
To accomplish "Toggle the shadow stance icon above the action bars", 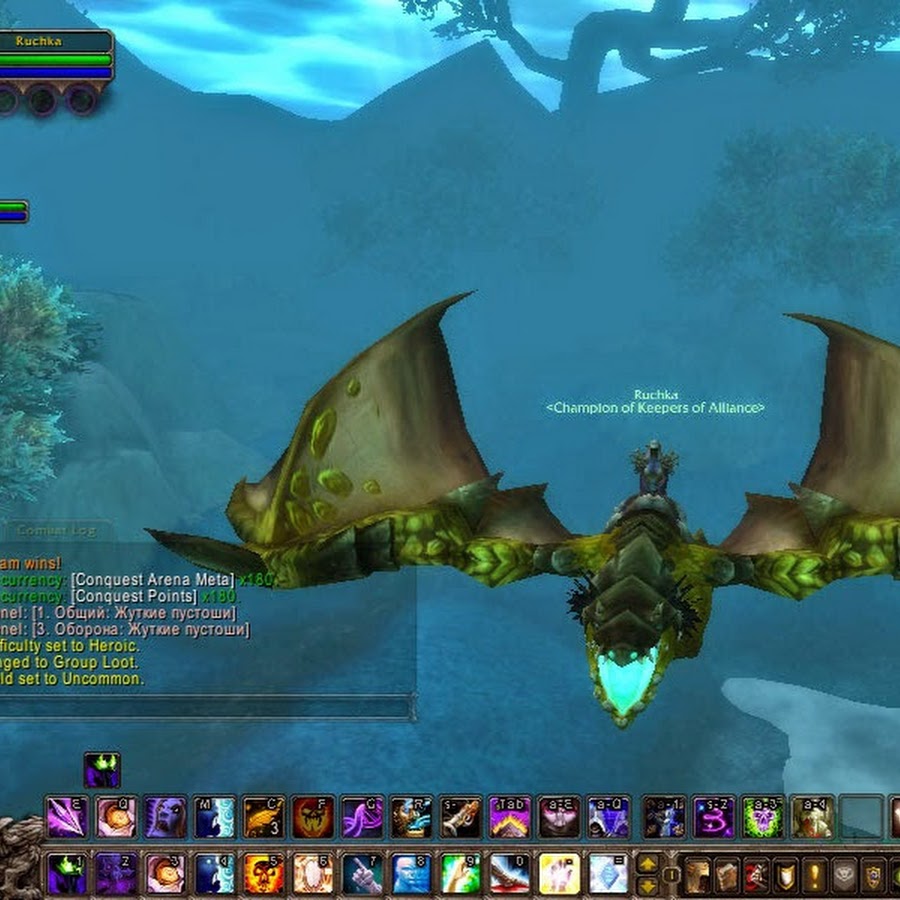I will point(101,770).
